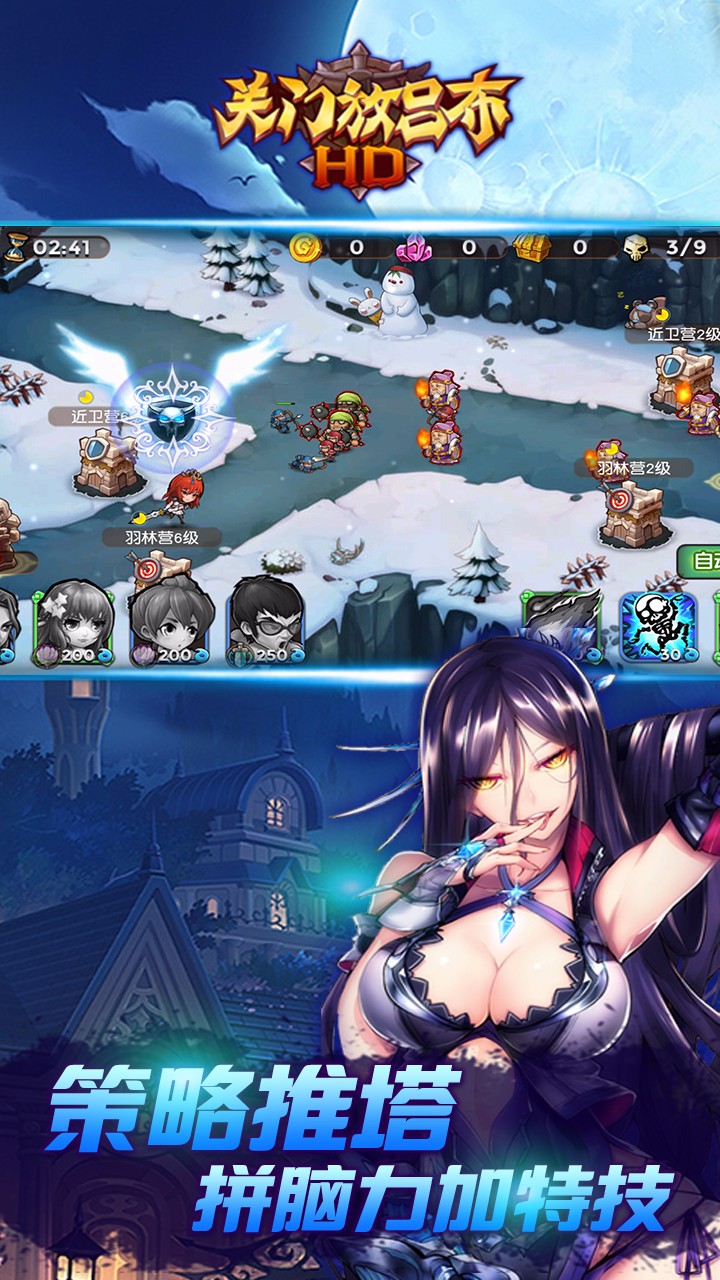
Task: Use the wolf summon skill icon
Action: (561, 625)
